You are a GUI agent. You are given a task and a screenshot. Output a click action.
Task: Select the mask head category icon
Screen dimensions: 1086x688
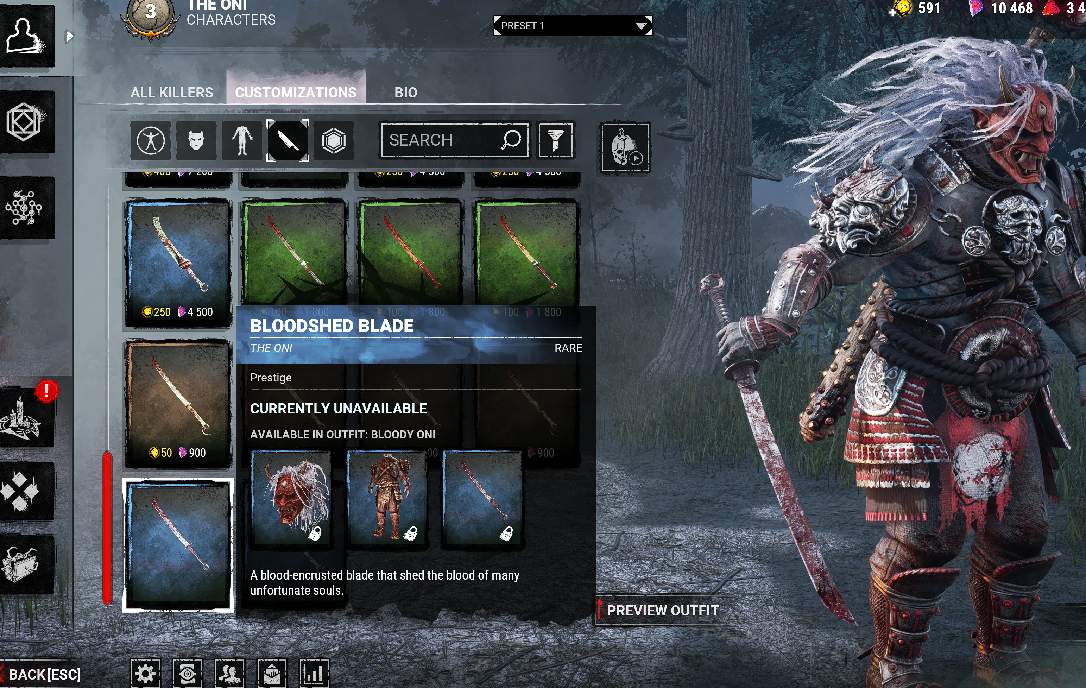(196, 142)
